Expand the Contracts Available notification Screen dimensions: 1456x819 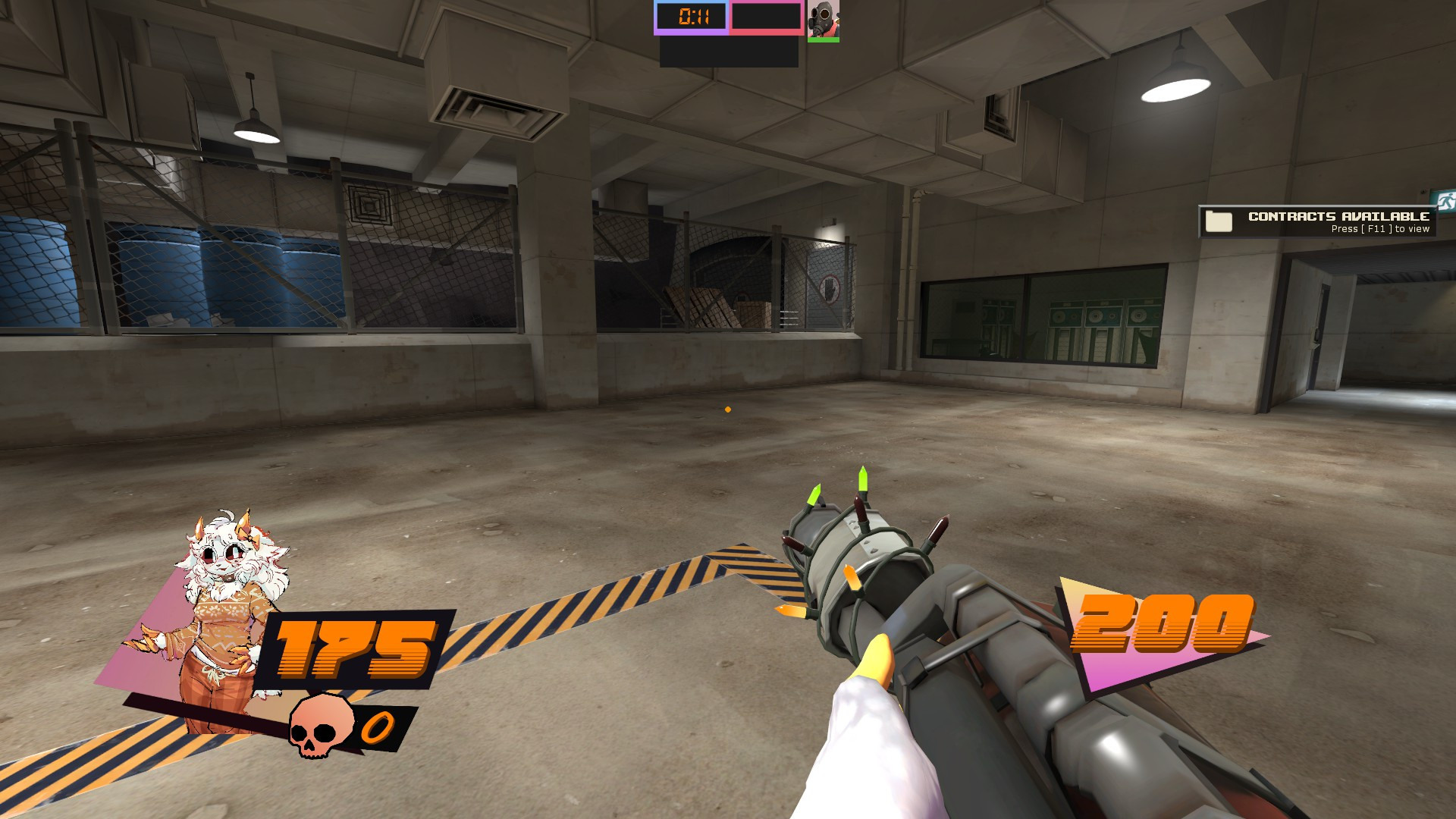point(1319,221)
